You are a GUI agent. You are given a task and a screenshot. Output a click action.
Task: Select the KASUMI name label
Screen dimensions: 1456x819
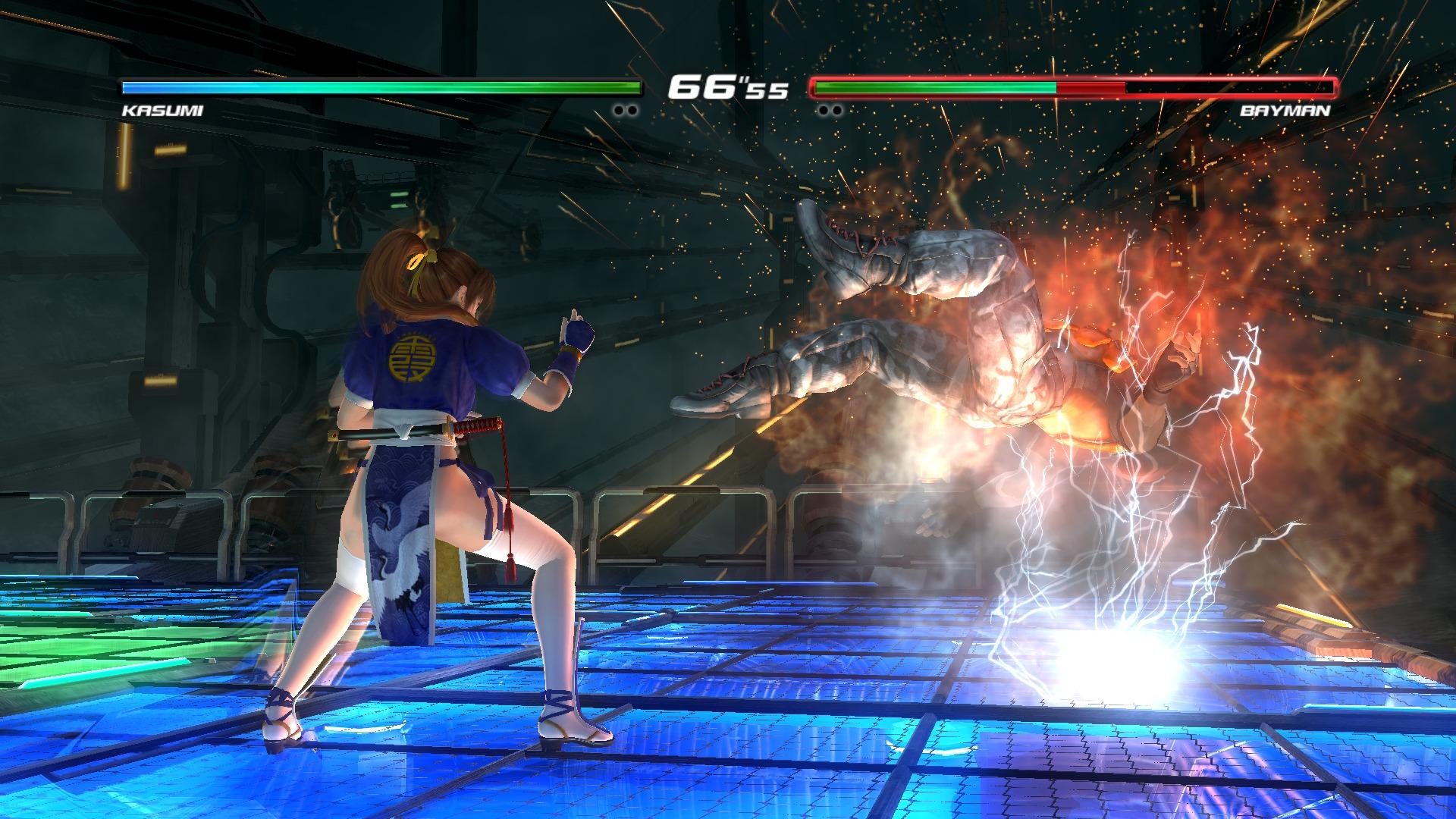(160, 110)
